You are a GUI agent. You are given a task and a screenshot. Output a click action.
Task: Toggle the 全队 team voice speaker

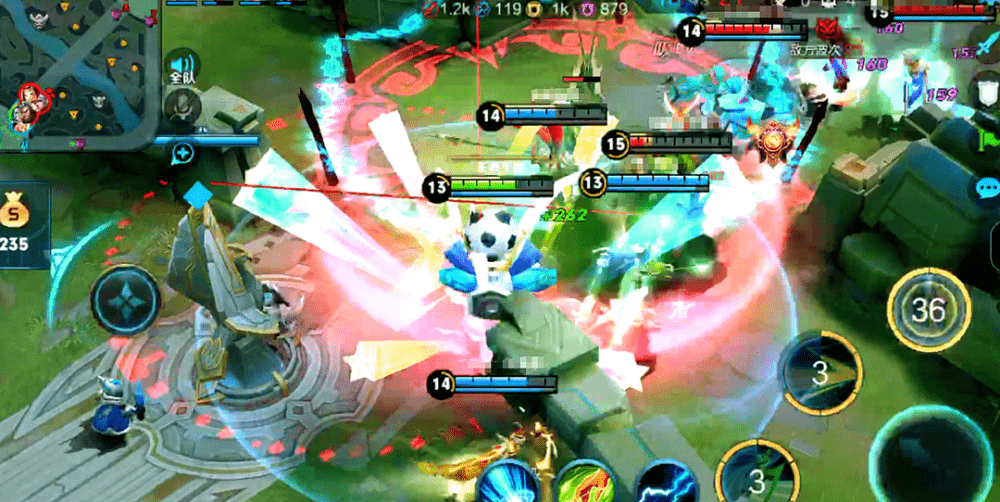(x=181, y=66)
